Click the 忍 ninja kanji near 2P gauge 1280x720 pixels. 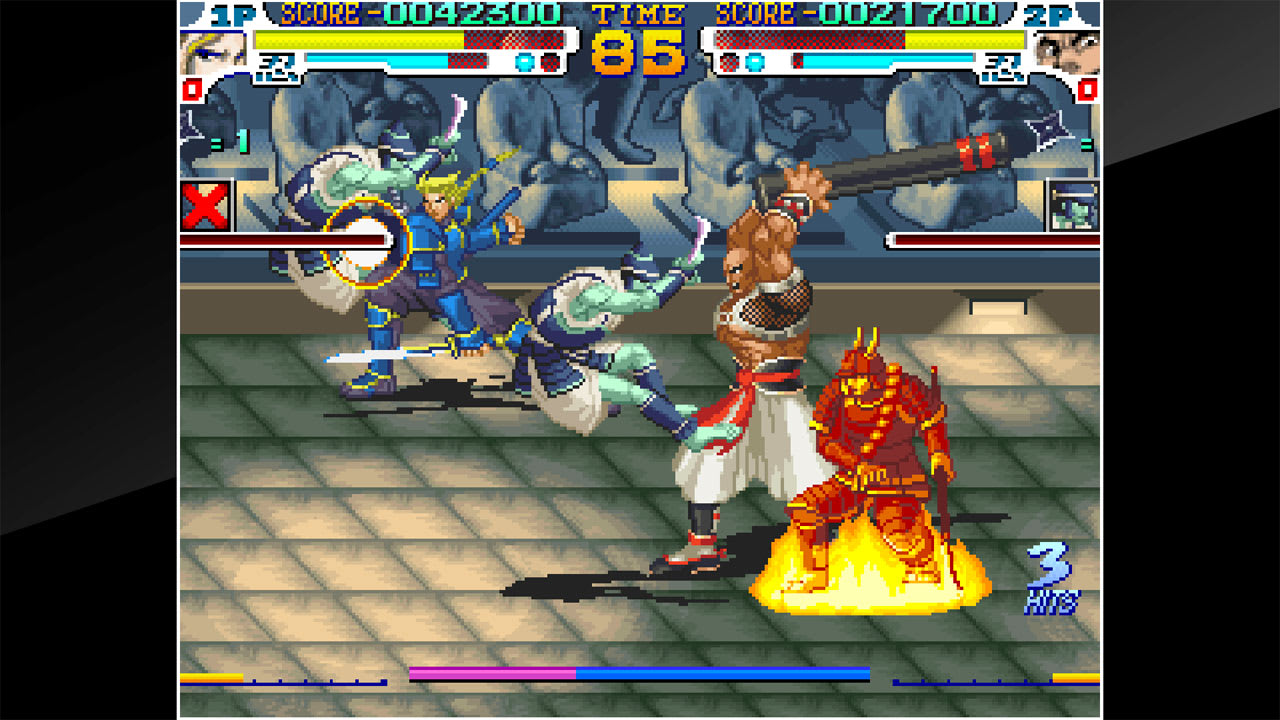[x=1003, y=67]
